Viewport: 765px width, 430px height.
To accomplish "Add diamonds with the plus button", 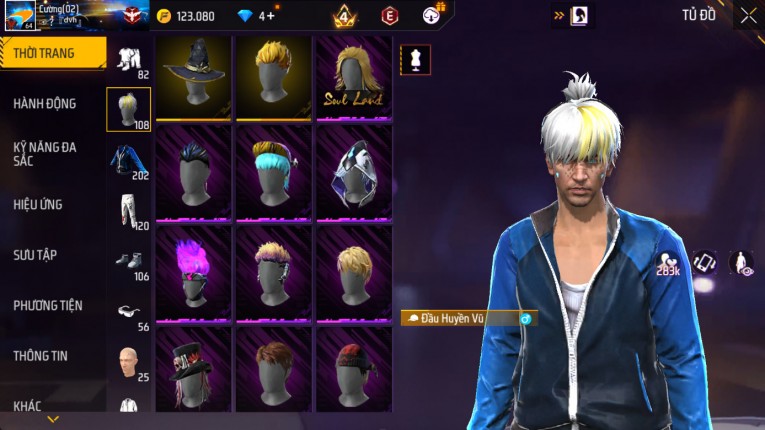I will click(270, 16).
